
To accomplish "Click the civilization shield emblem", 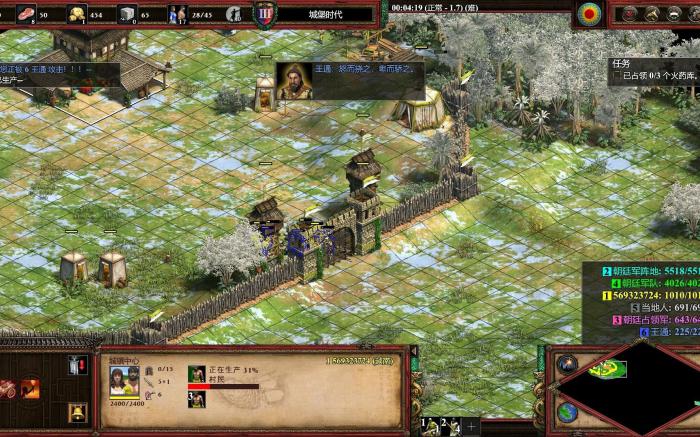I will (x=265, y=14).
